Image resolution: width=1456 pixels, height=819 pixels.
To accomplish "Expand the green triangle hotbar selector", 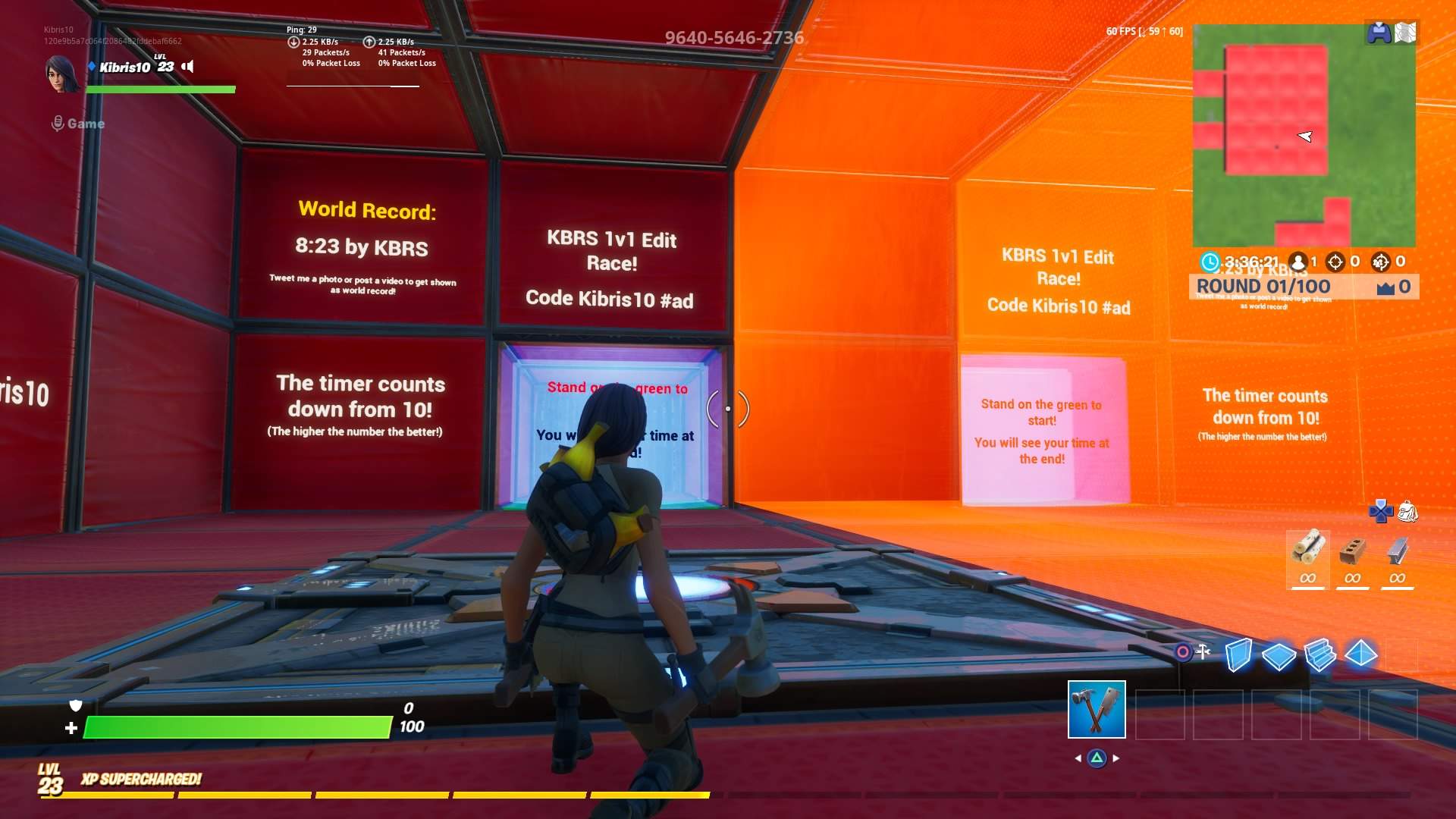I will coord(1097,756).
